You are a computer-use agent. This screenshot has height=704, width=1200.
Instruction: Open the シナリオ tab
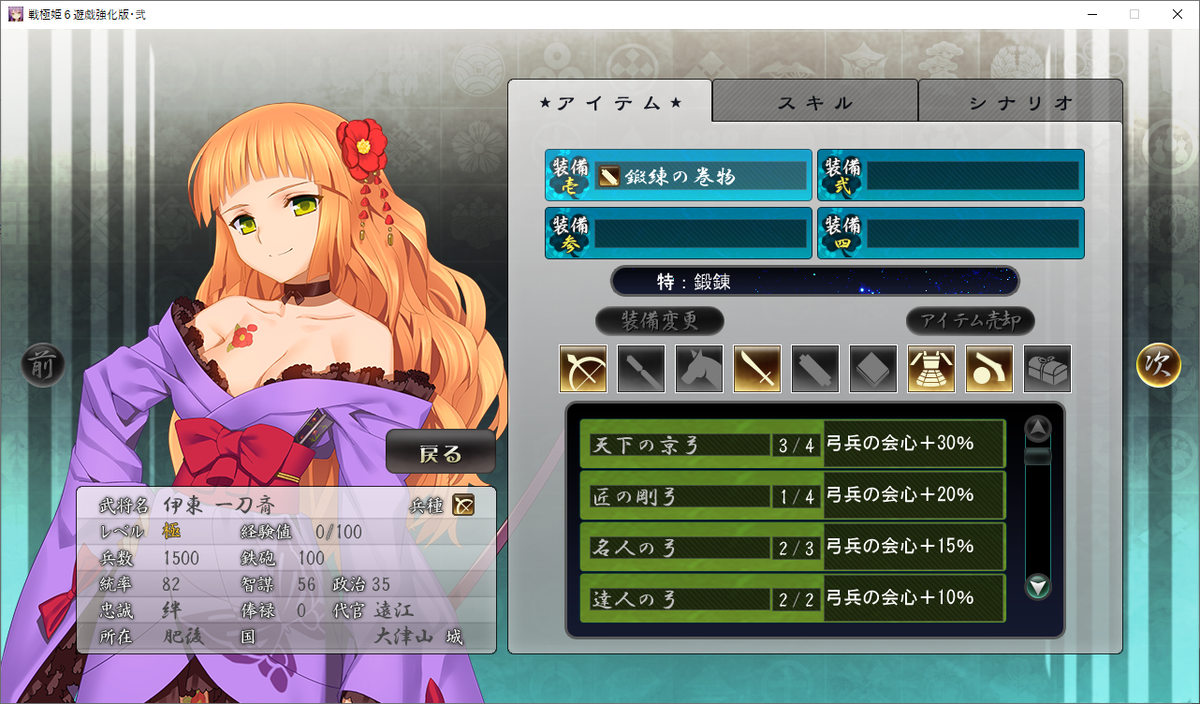1020,102
